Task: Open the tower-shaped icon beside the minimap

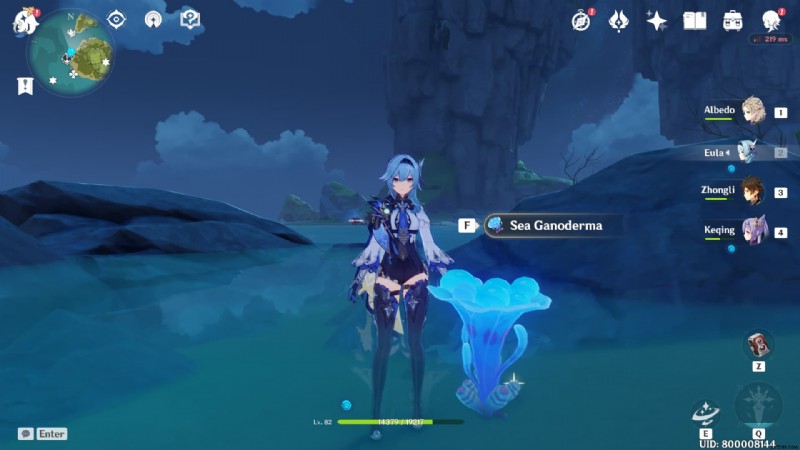Action: (153, 19)
